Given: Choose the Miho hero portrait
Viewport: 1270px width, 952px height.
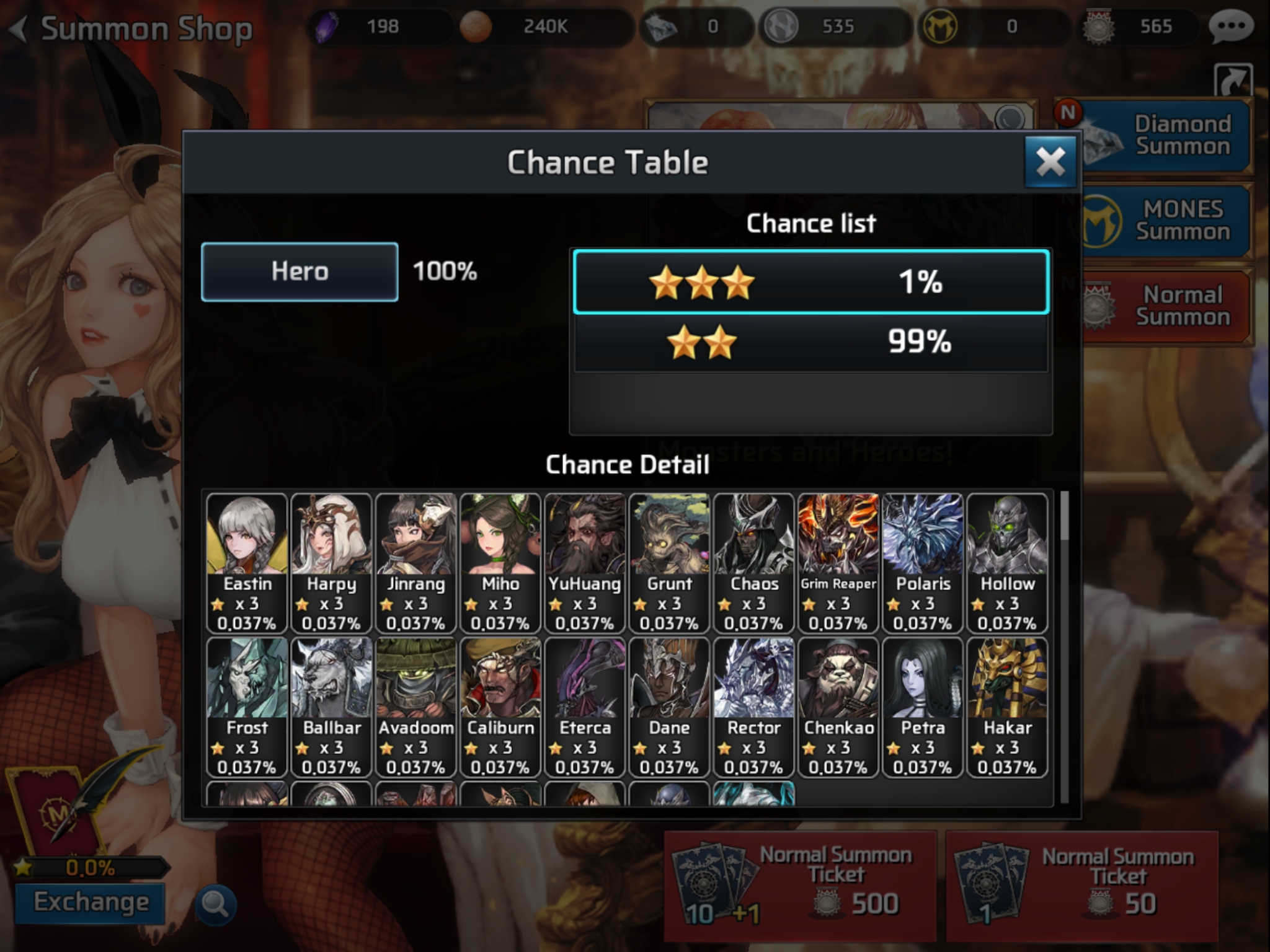Looking at the screenshot, I should (500, 562).
